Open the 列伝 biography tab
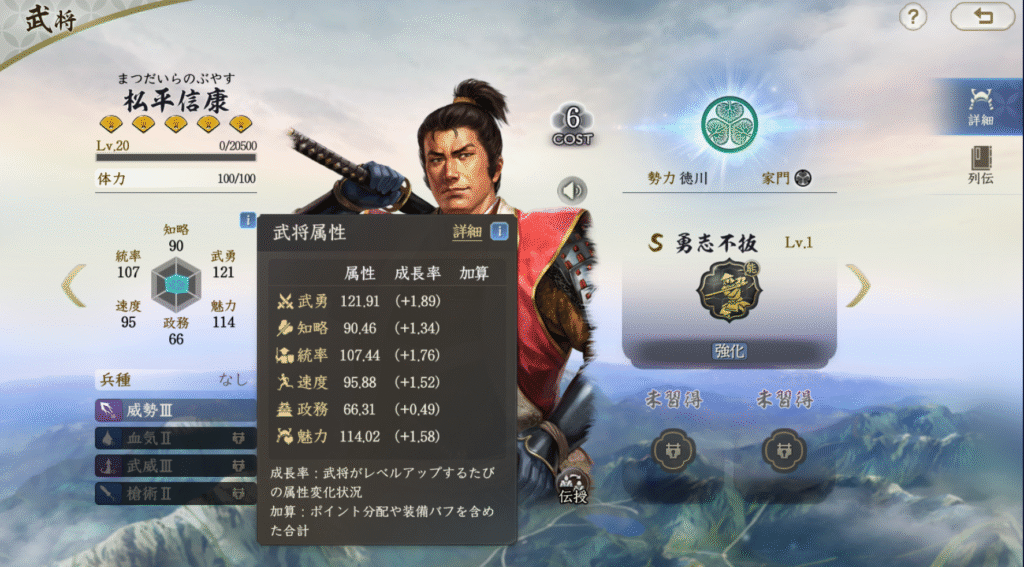 980,166
